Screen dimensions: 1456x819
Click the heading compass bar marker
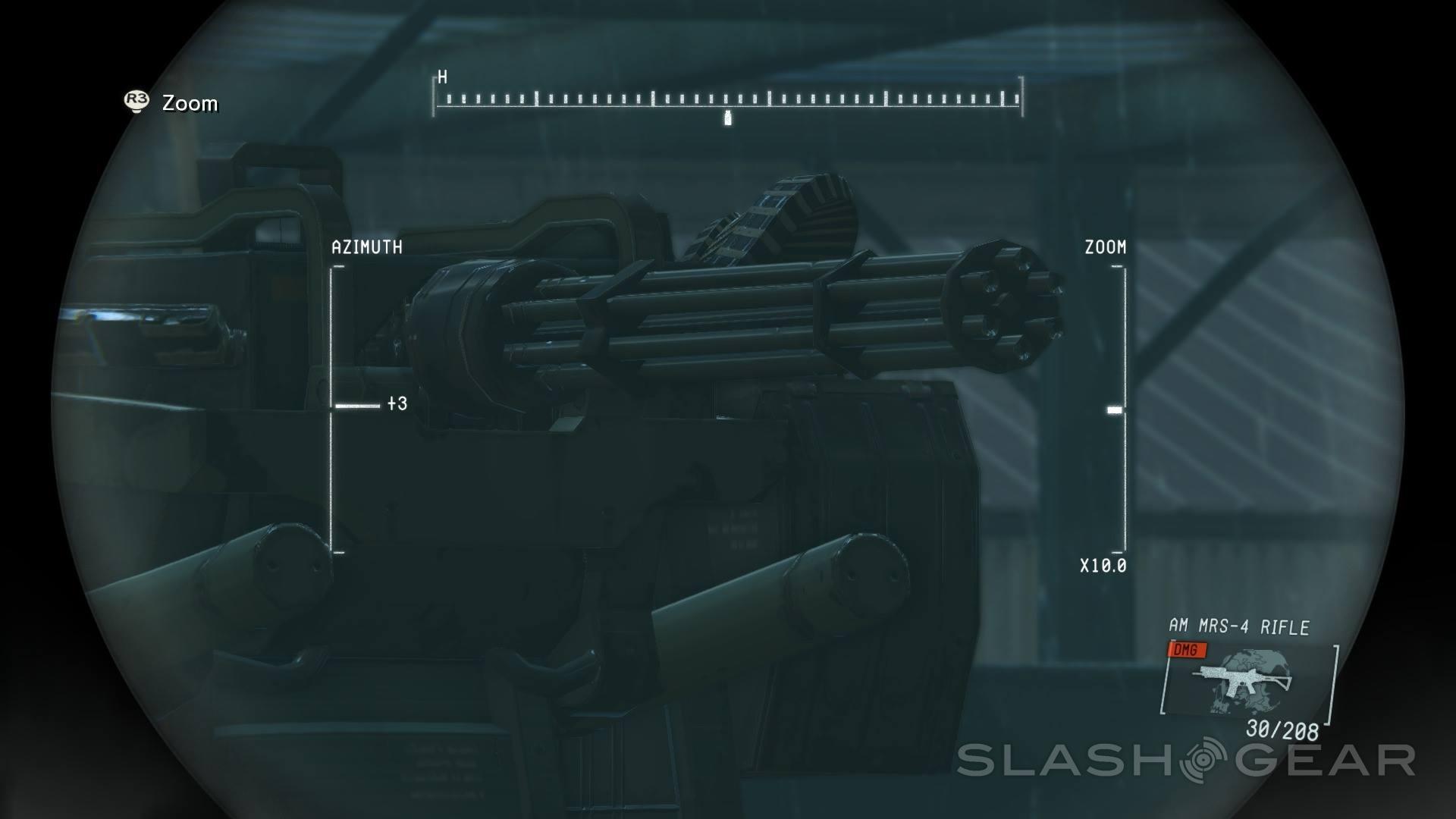tap(728, 118)
